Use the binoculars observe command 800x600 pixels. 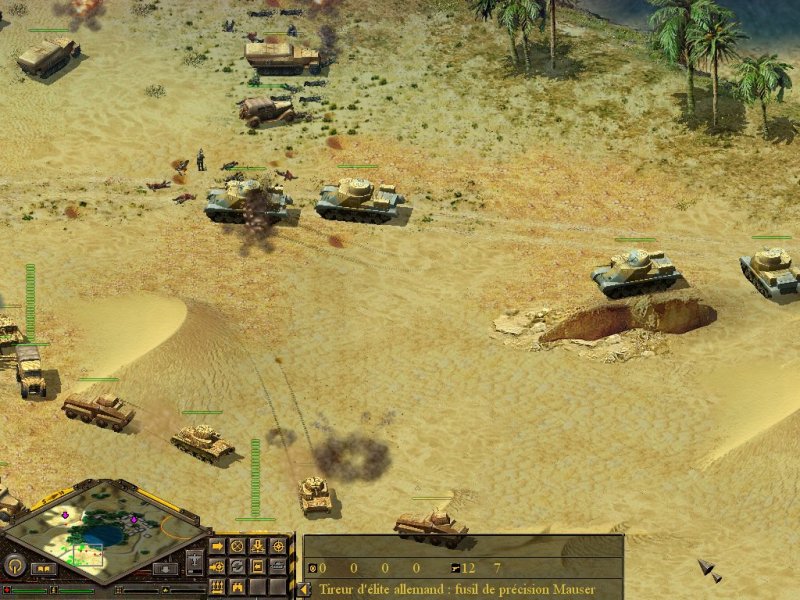(237, 586)
